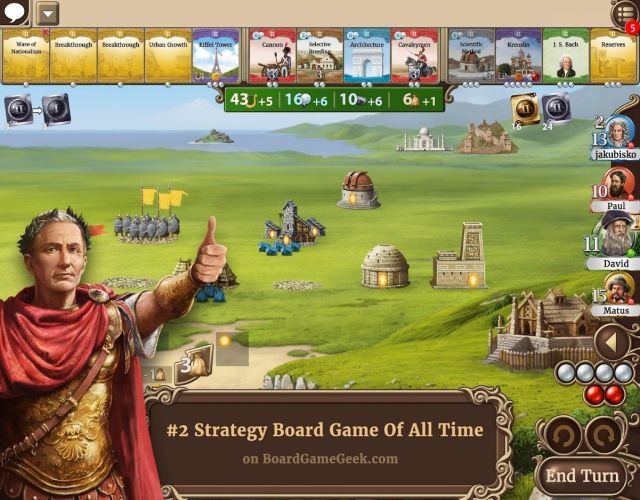Image resolution: width=640 pixels, height=500 pixels.
Task: Pick the Cavalrymen card
Action: 413,56
